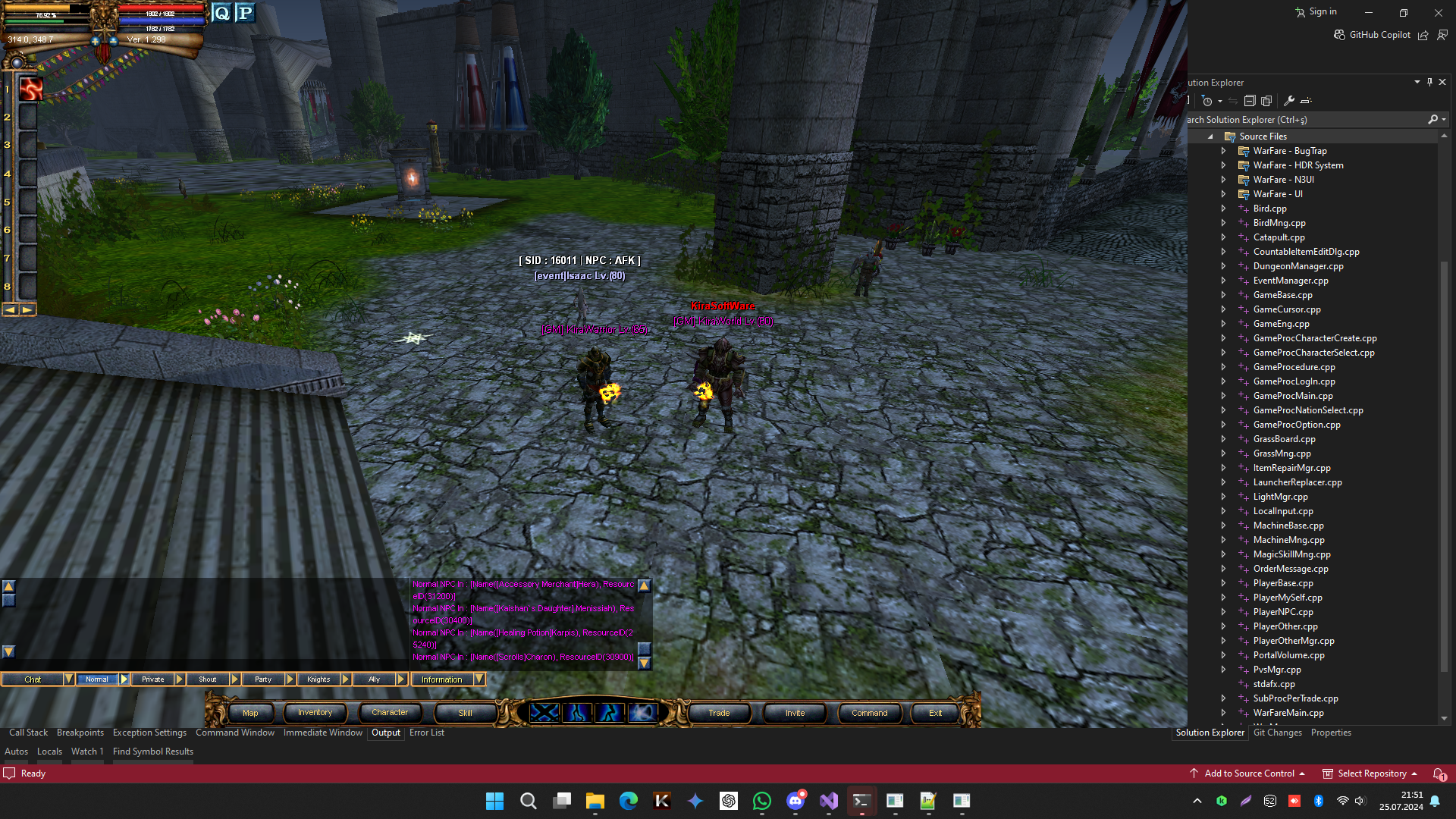Activate the red swirl skill in slot 1

(30, 89)
